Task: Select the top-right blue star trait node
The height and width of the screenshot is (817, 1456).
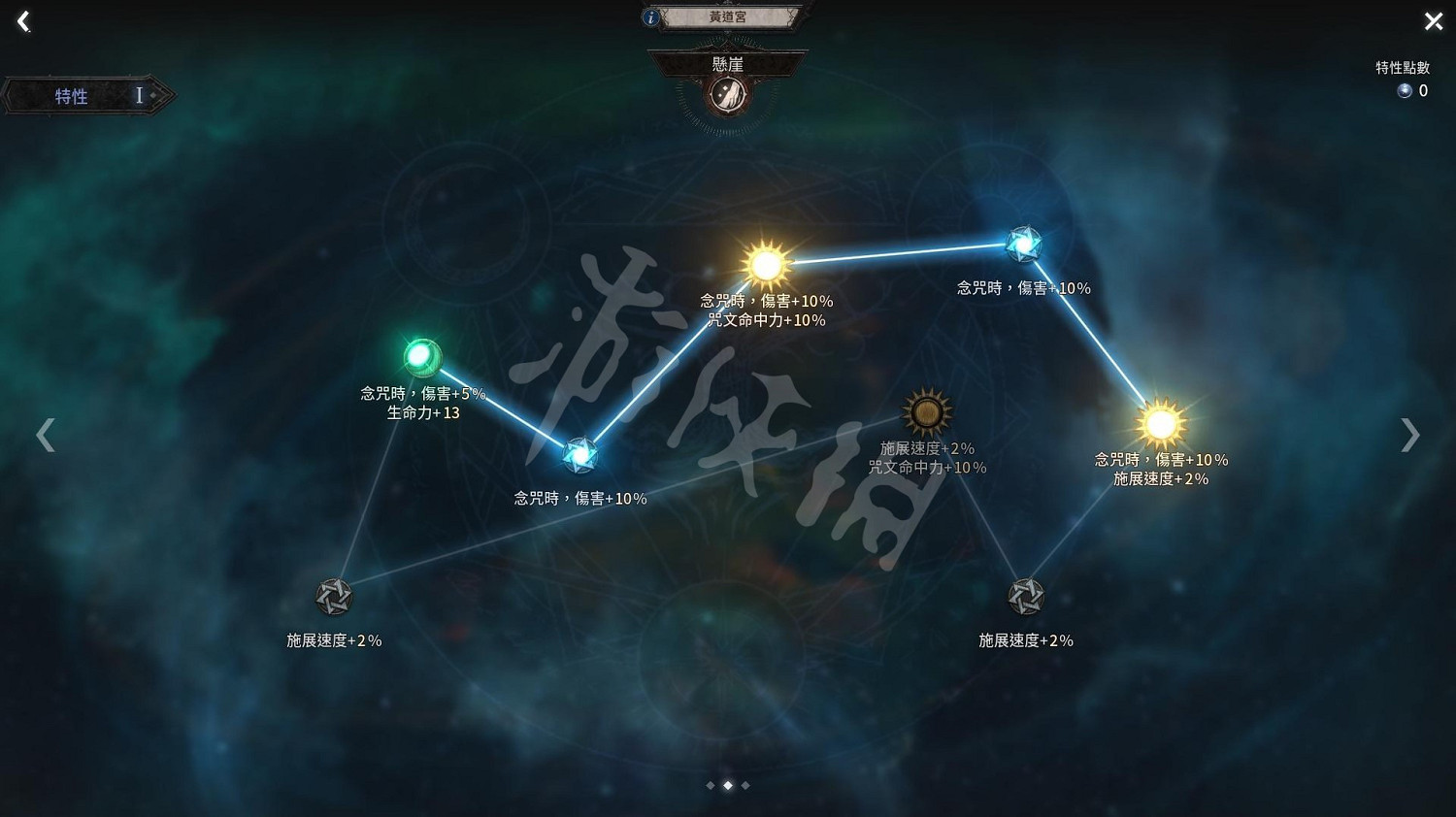Action: click(1023, 242)
